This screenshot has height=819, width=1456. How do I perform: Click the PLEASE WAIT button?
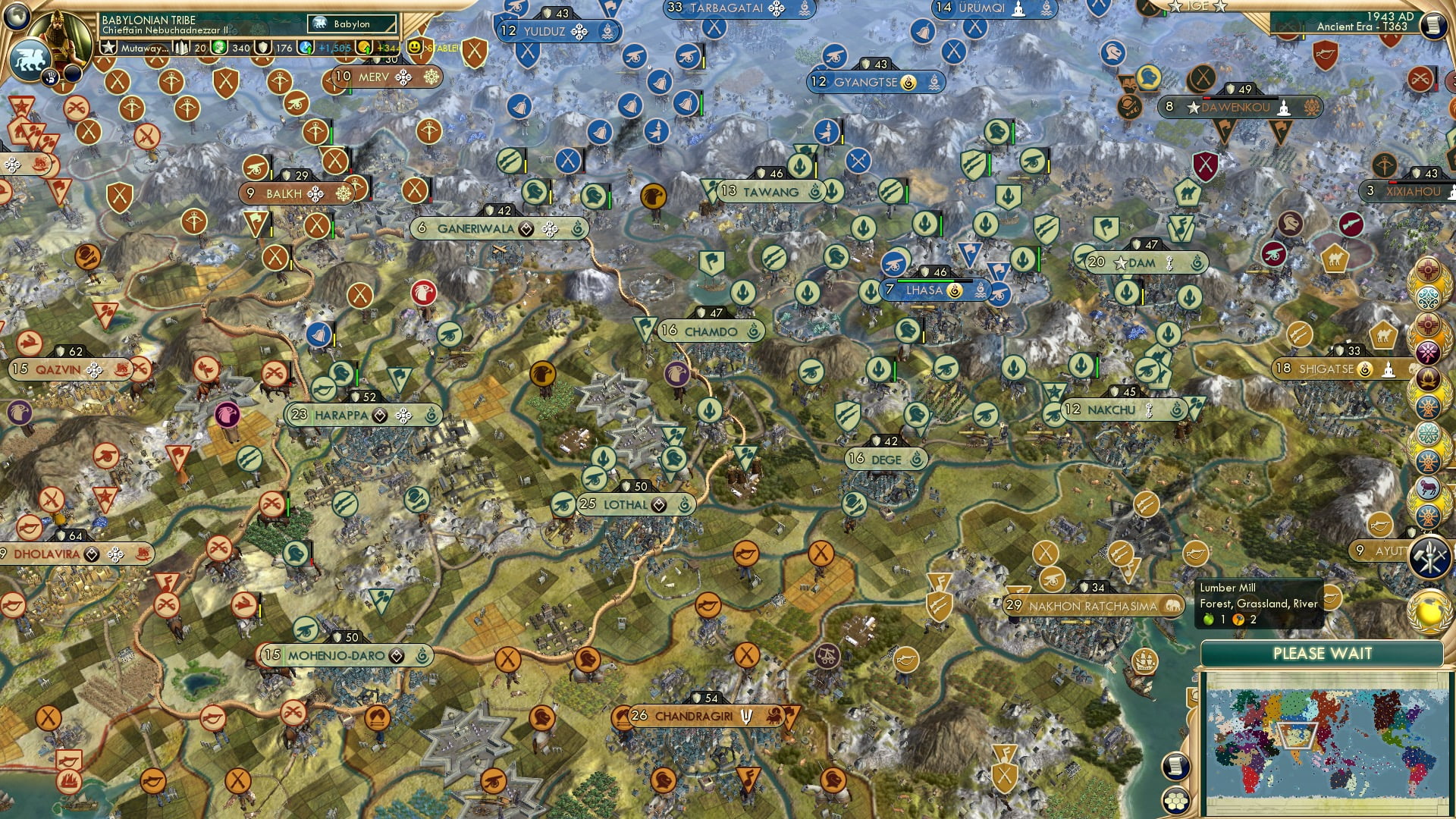tap(1321, 653)
